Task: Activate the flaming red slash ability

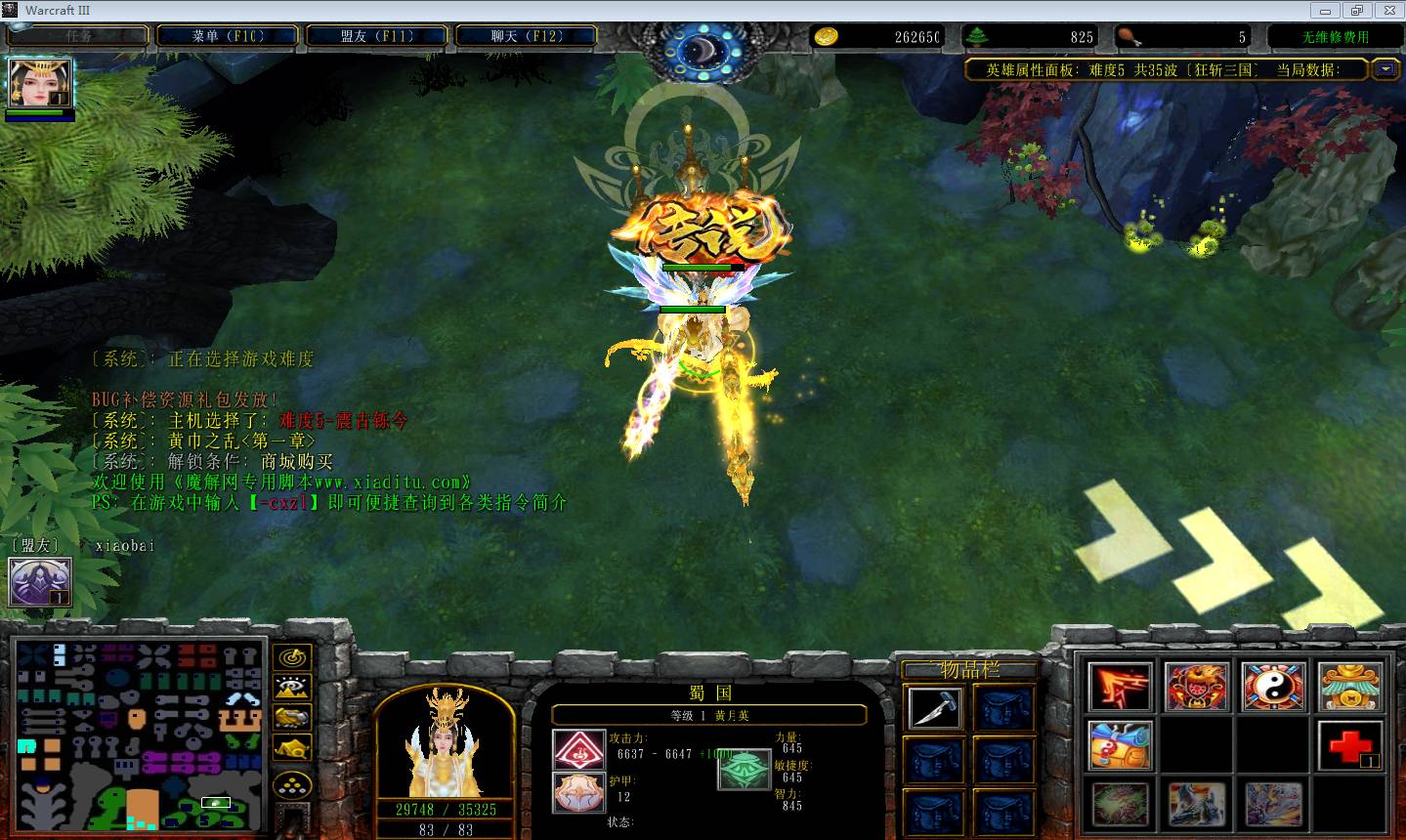Action: pyautogui.click(x=1120, y=687)
